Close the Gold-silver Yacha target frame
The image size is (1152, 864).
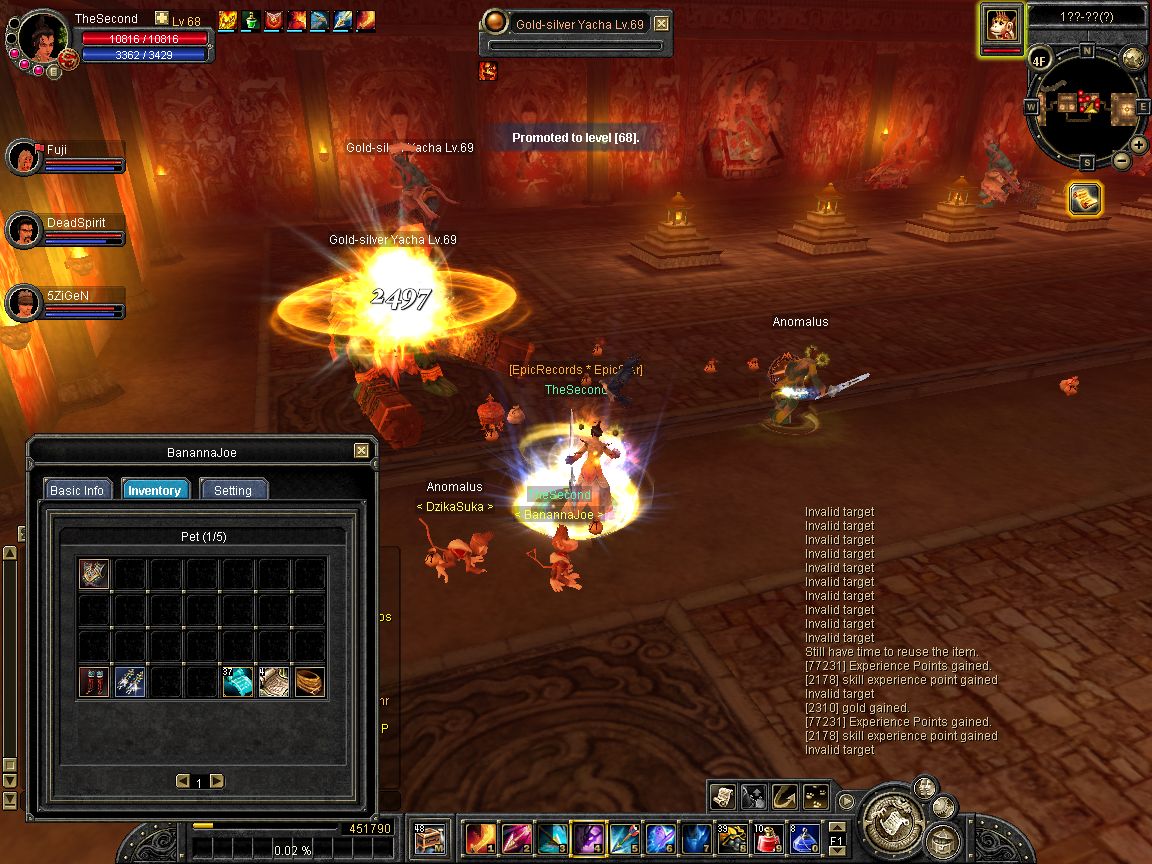tap(661, 23)
